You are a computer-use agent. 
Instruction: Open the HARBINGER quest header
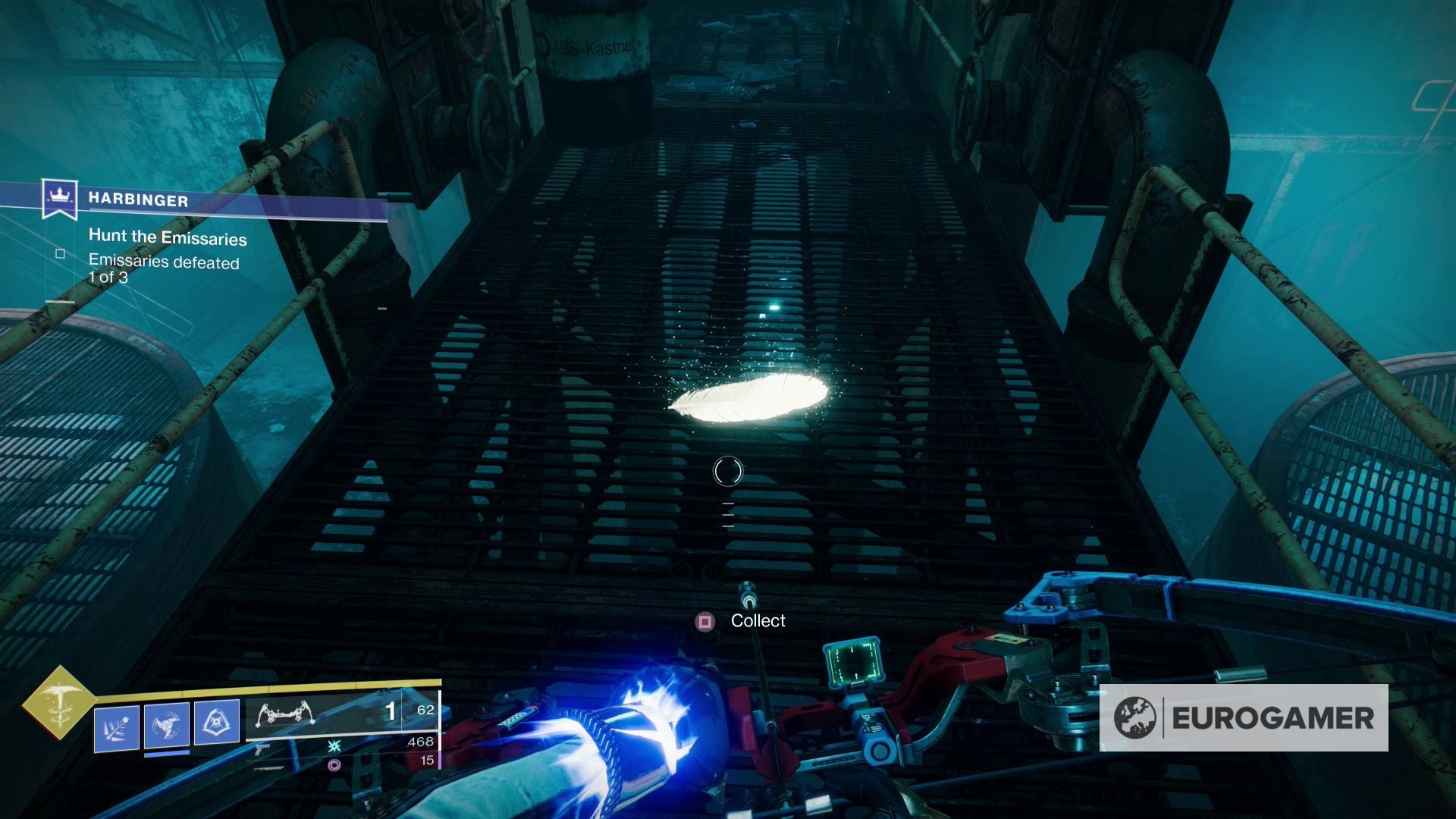139,199
